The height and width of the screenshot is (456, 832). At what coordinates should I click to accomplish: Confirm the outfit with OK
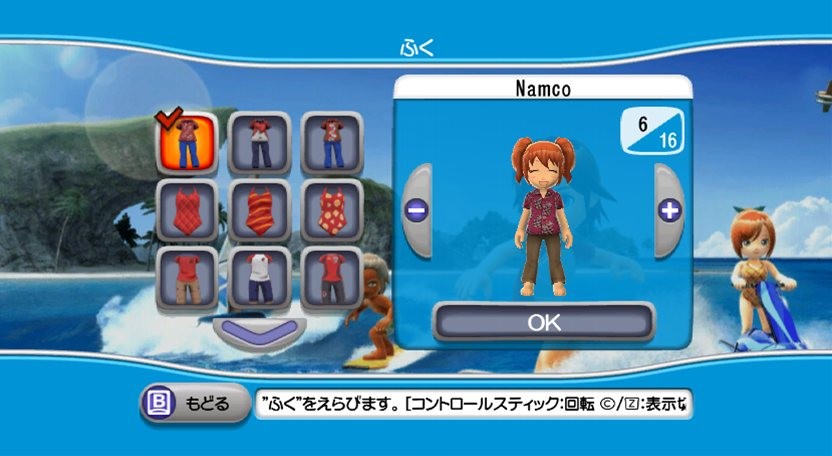pos(544,323)
